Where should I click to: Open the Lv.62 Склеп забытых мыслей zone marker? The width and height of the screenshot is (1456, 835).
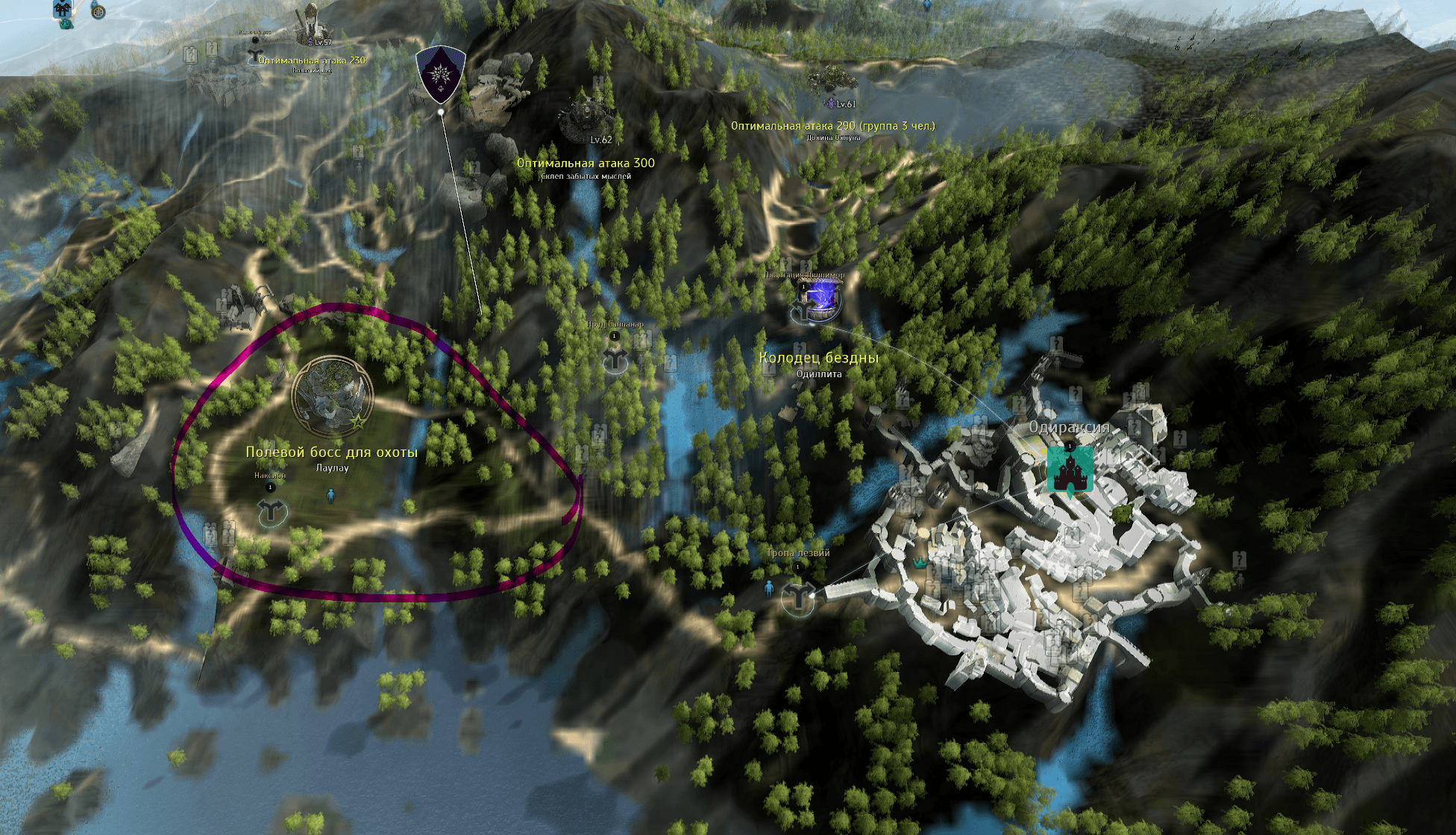pos(587,116)
